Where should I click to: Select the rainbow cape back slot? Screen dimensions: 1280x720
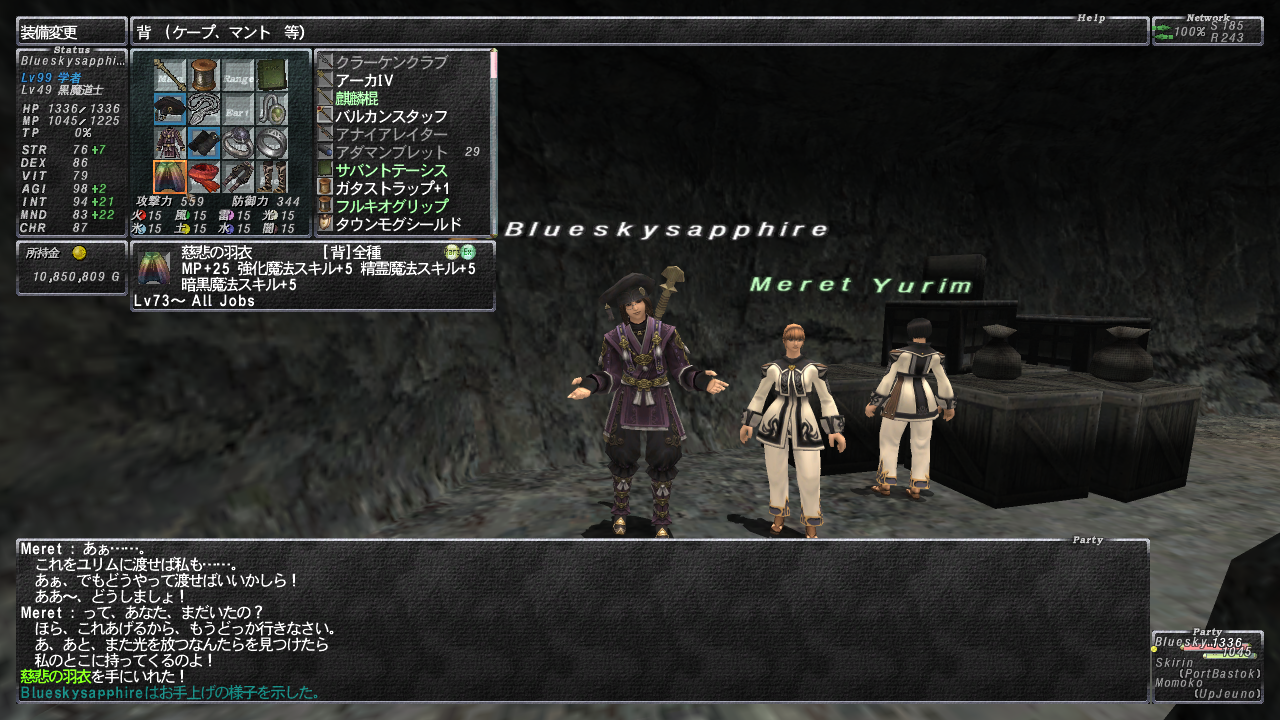170,177
